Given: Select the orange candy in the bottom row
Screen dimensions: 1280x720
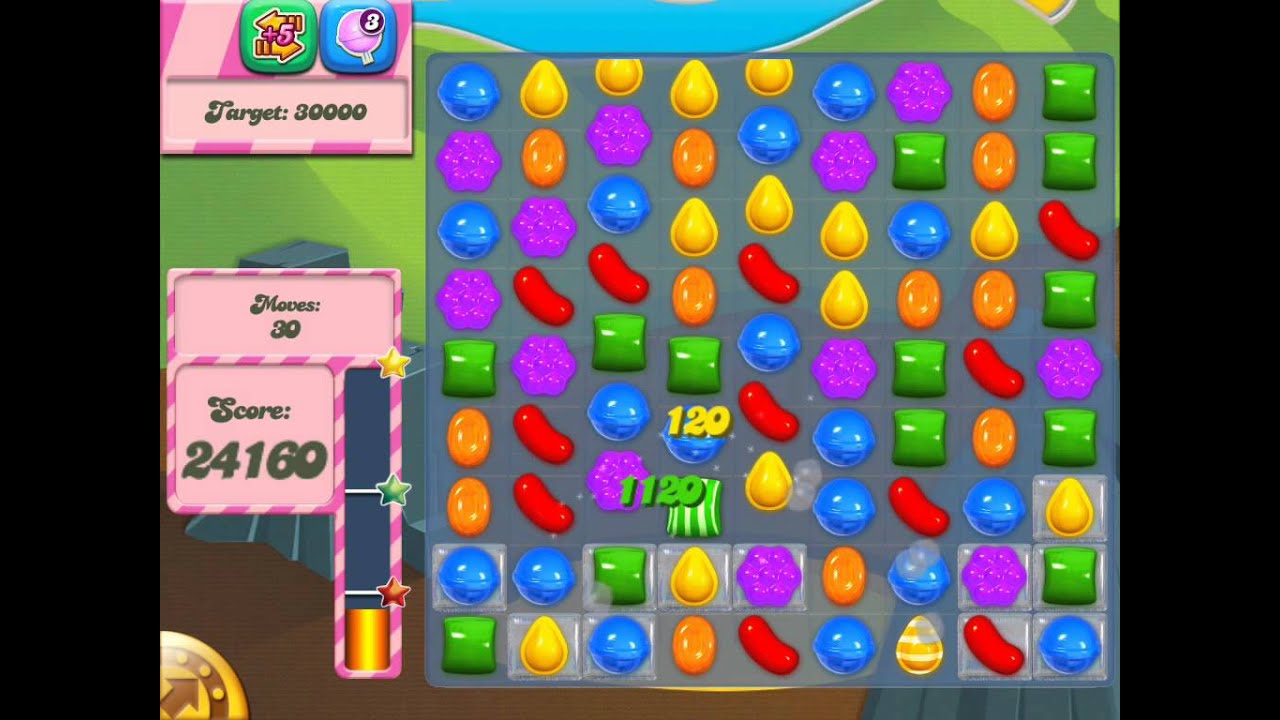Looking at the screenshot, I should coord(694,644).
